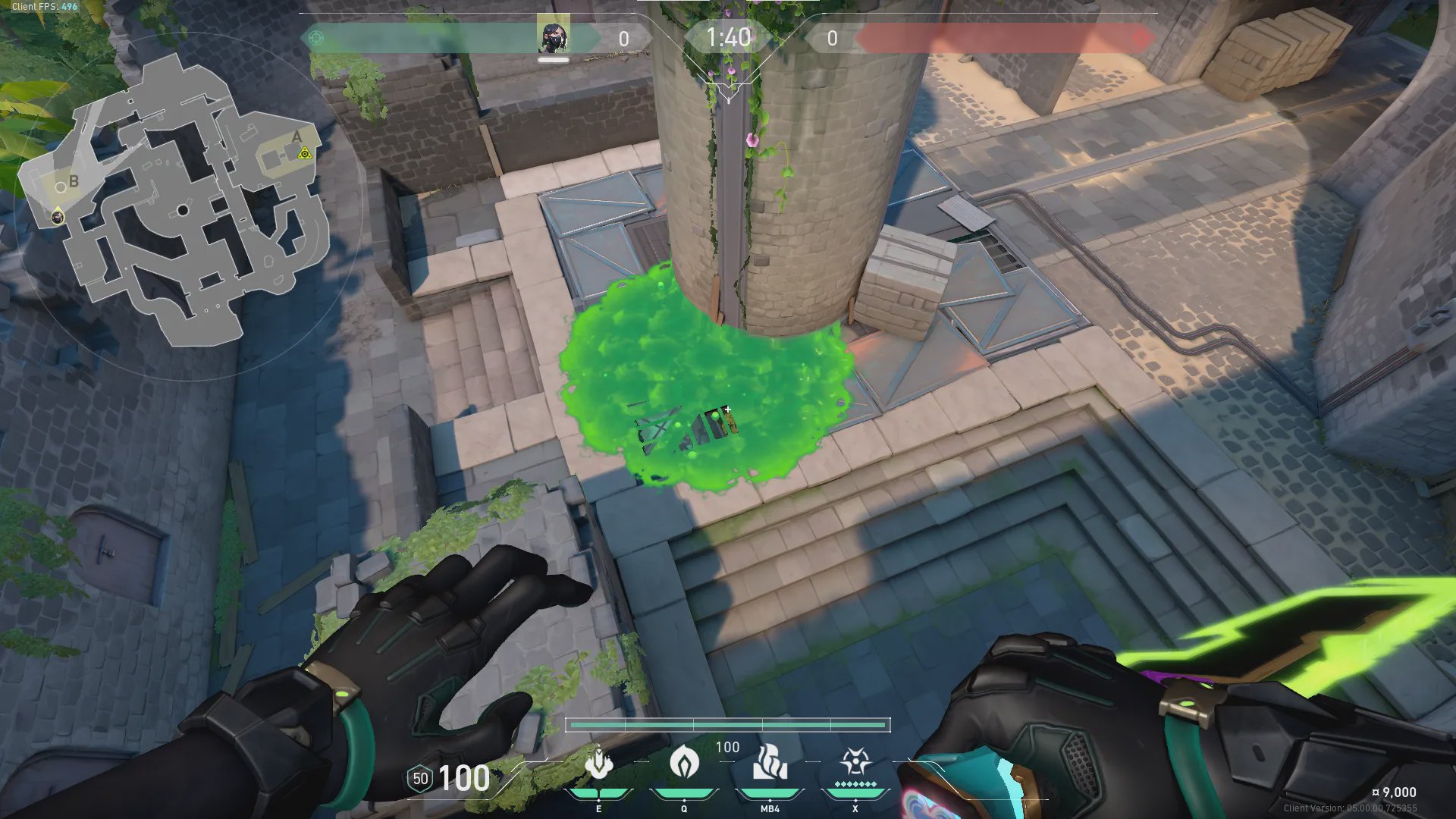1456x819 pixels.
Task: Click the green team emblem in the top bar
Action: click(x=316, y=37)
